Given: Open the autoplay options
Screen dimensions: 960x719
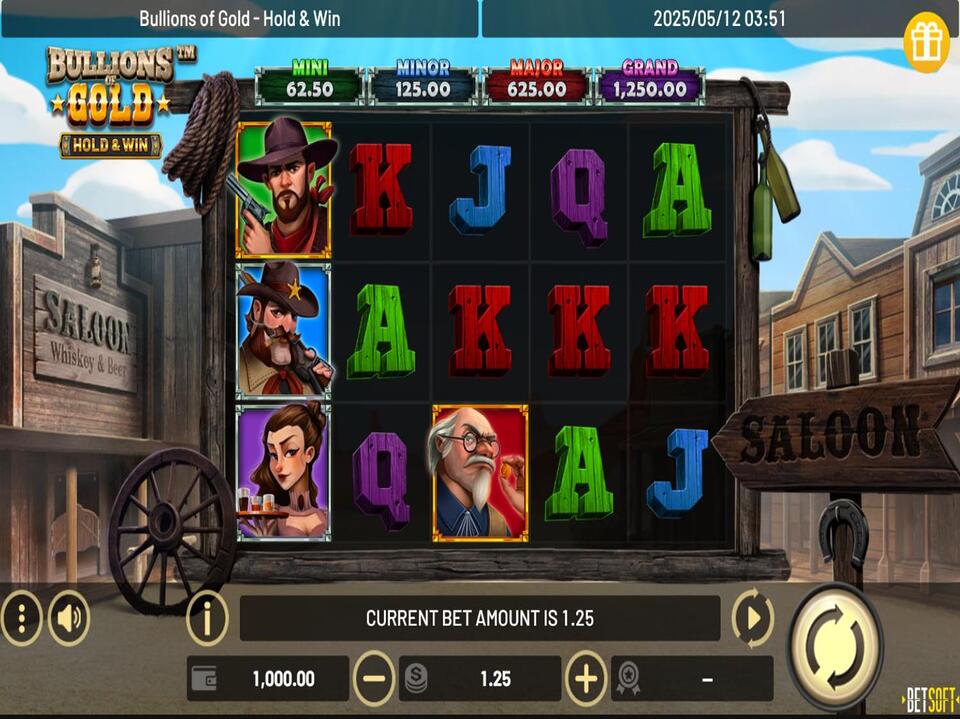Looking at the screenshot, I should click(x=752, y=618).
